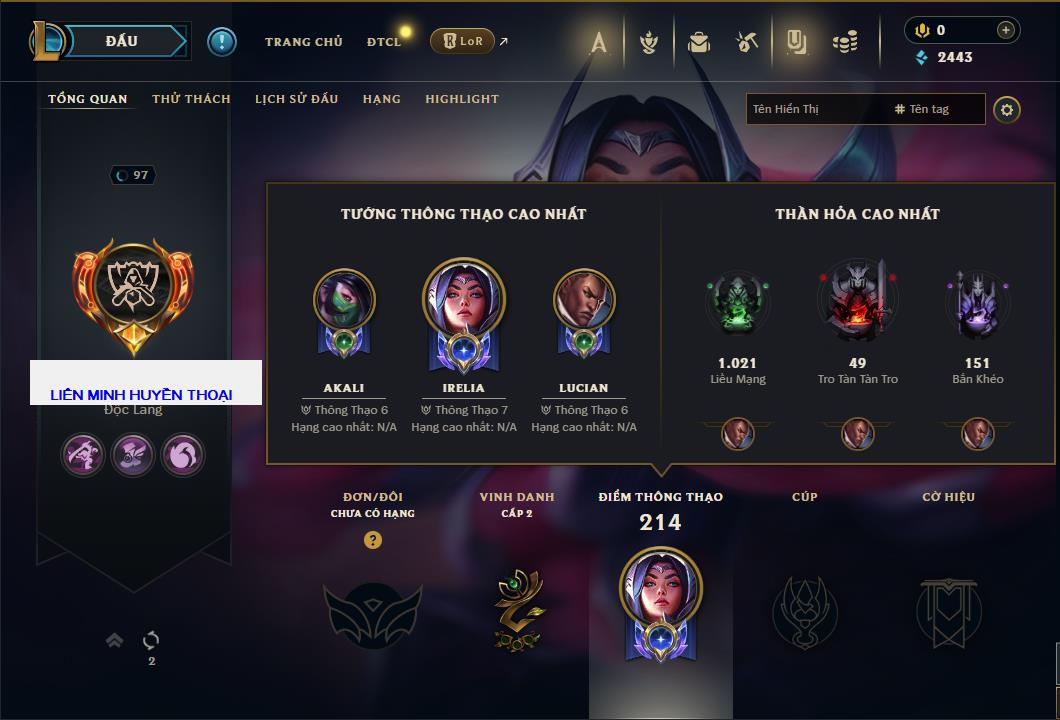Viewport: 1060px width, 720px height.
Task: Click the Tên Hiển Thị search field
Action: pyautogui.click(x=815, y=109)
